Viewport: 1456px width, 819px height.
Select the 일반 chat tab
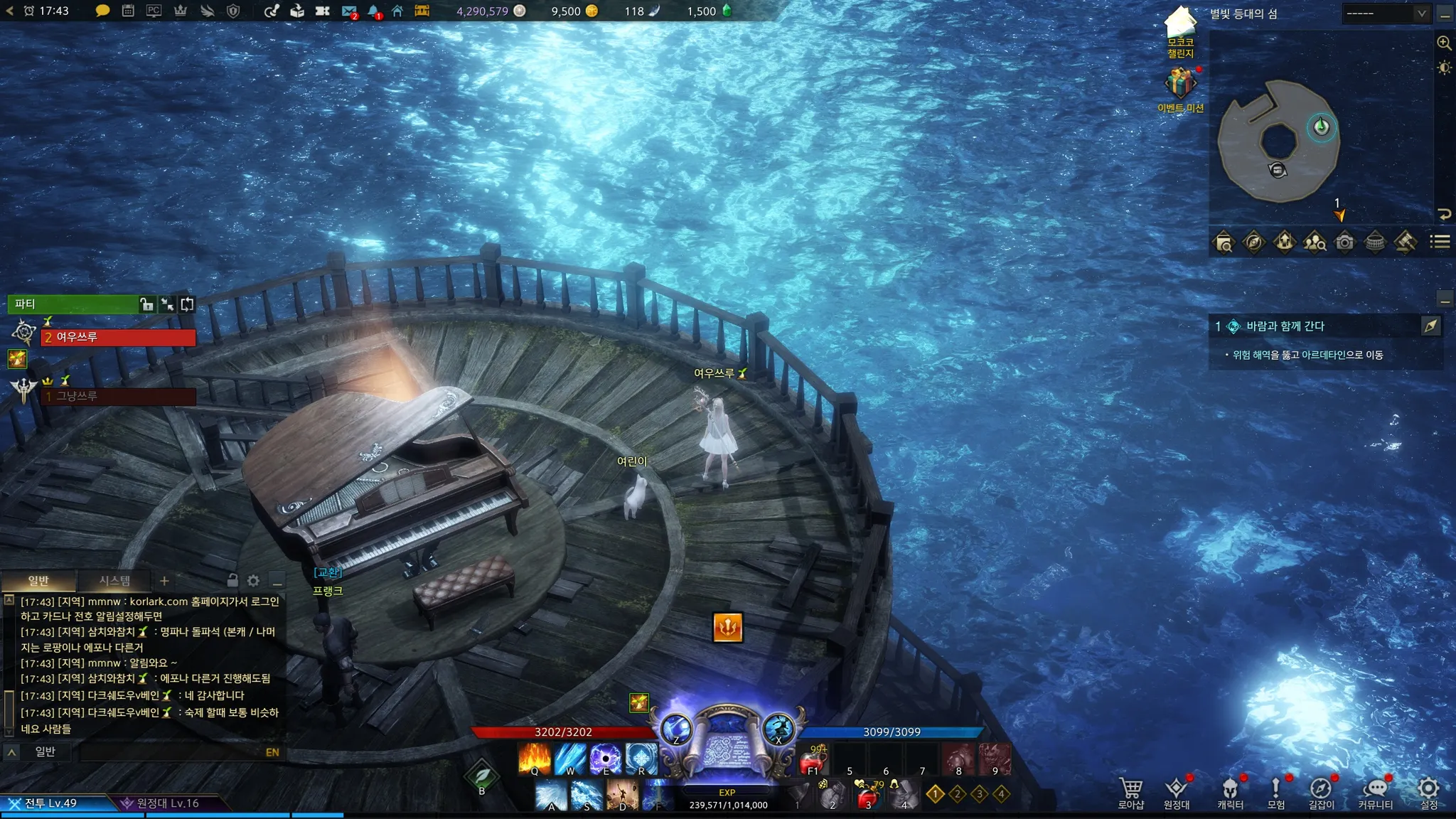pyautogui.click(x=38, y=581)
